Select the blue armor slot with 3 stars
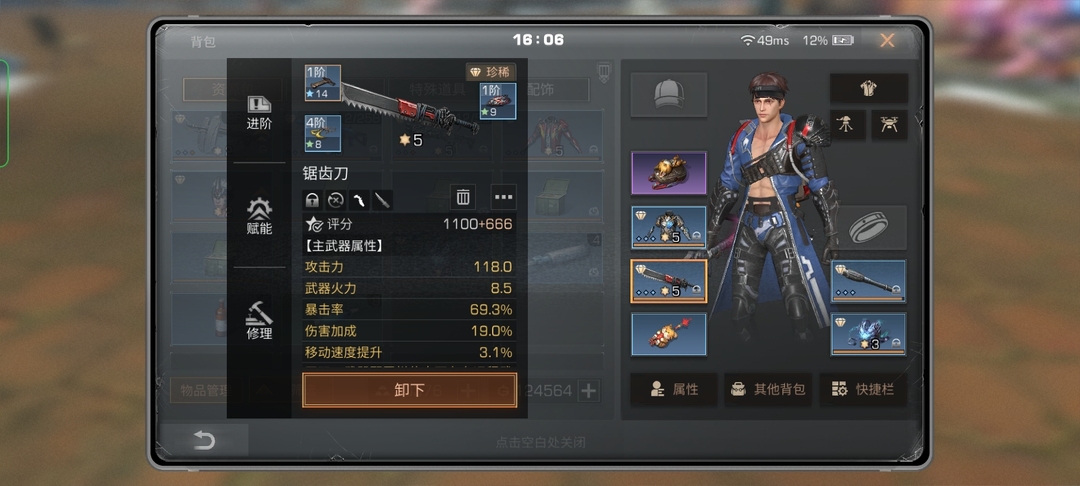The width and height of the screenshot is (1080, 486). 868,334
